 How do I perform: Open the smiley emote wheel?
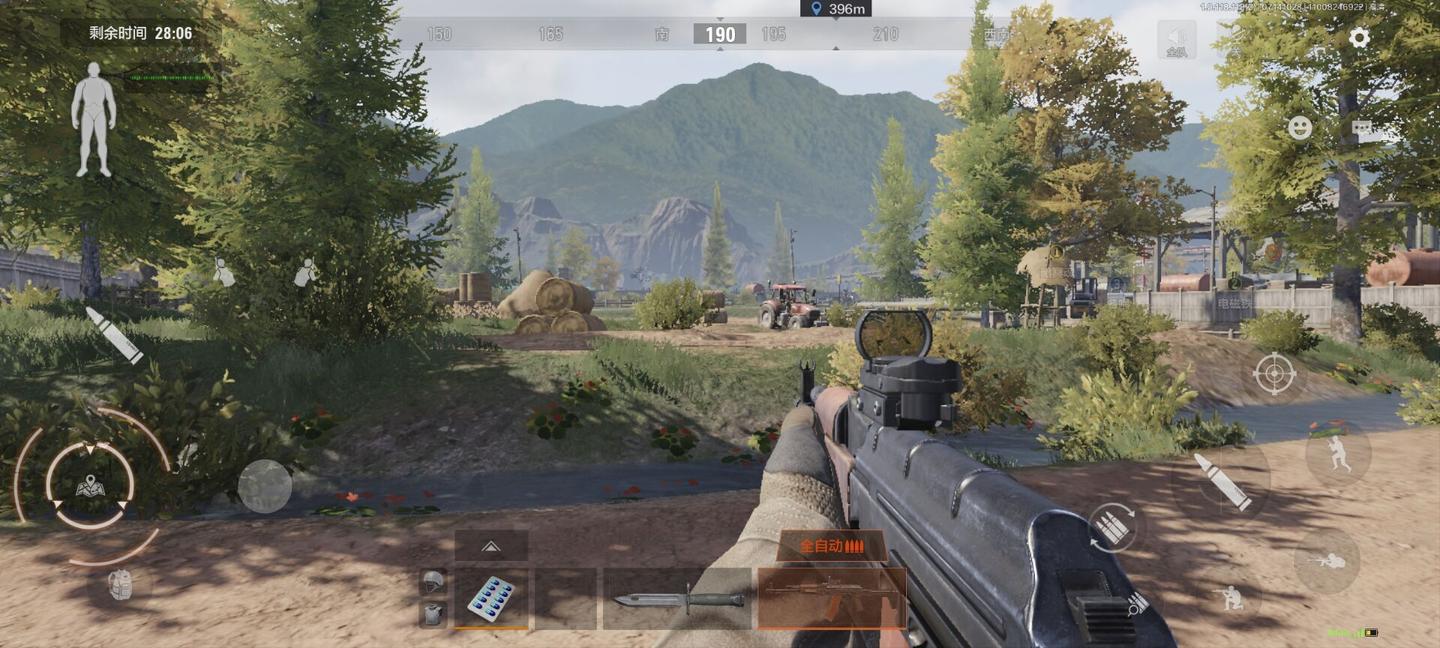[1300, 128]
